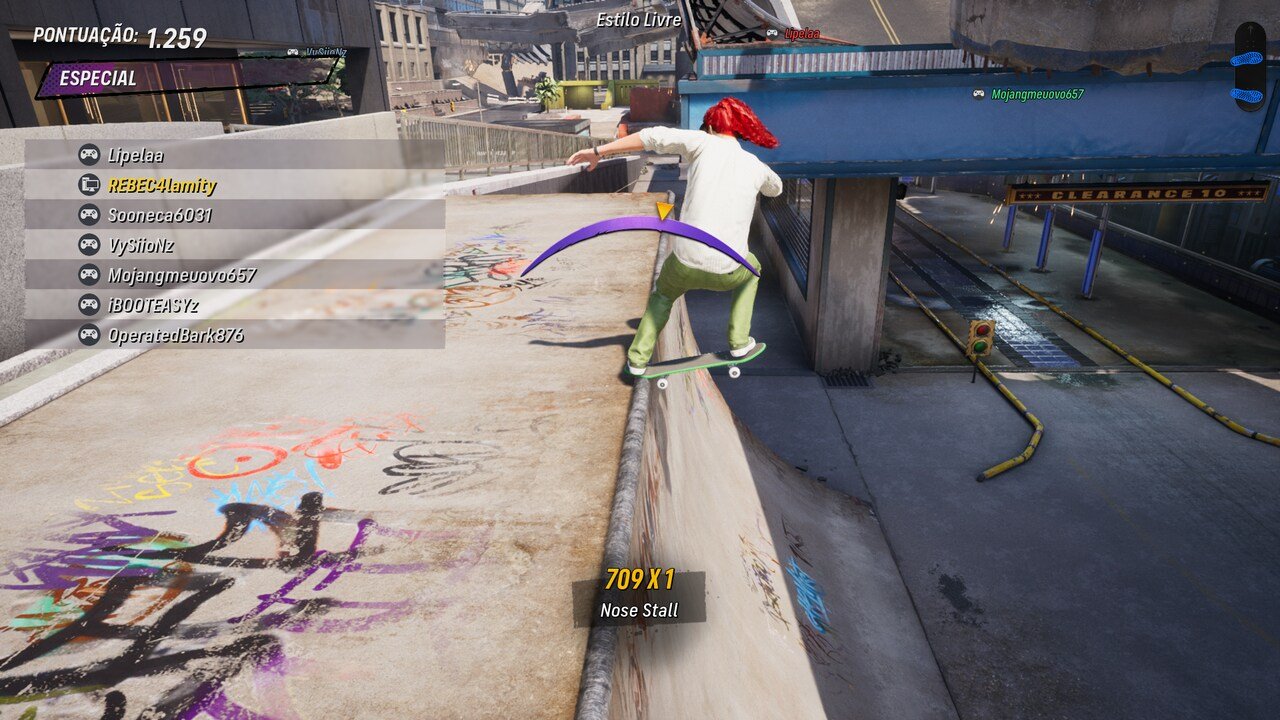Click the controller icon next to Sooneca6031

click(90, 212)
